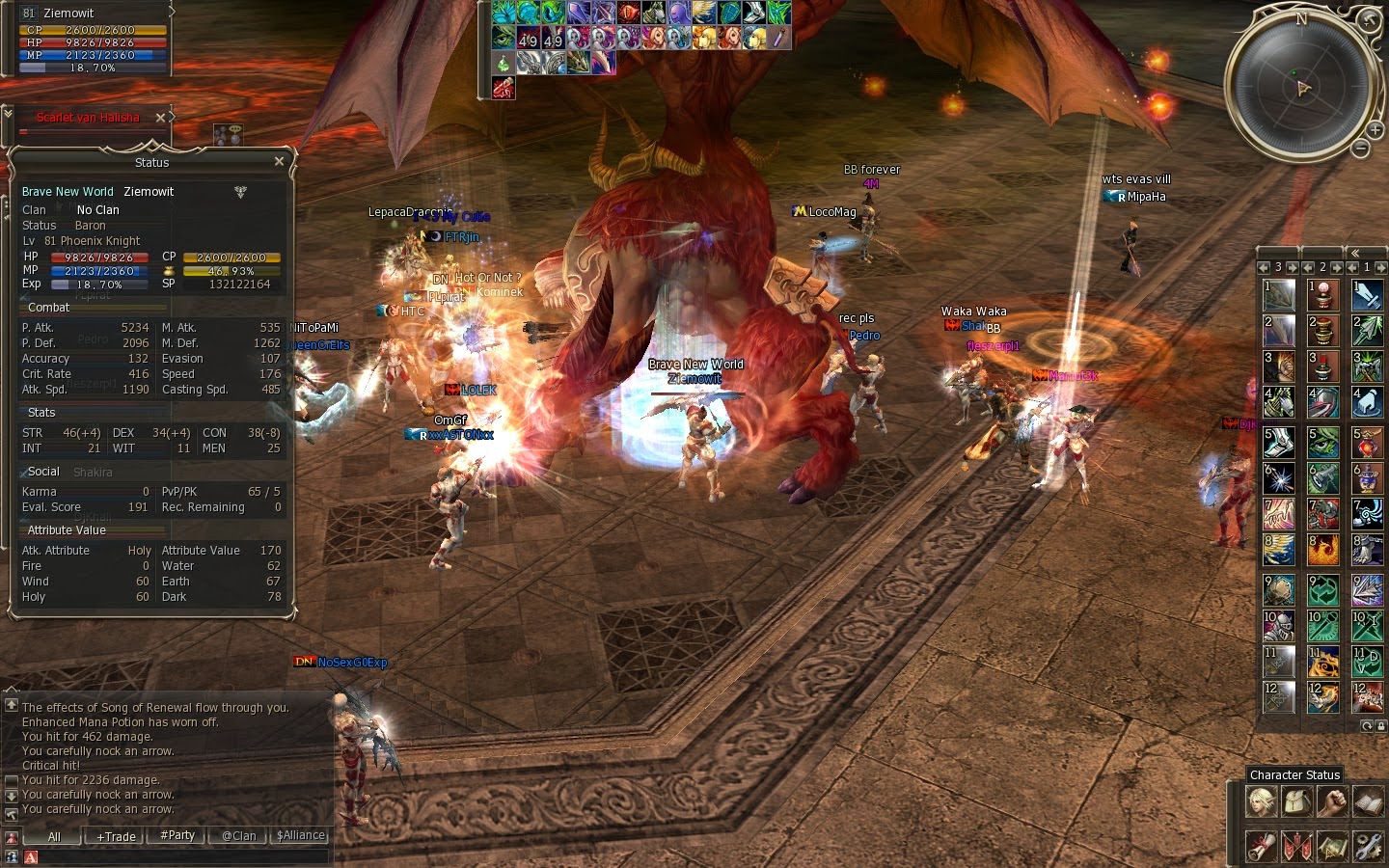The height and width of the screenshot is (868, 1389).
Task: Cycle hotbar 3 with its left arrow
Action: tap(1264, 267)
